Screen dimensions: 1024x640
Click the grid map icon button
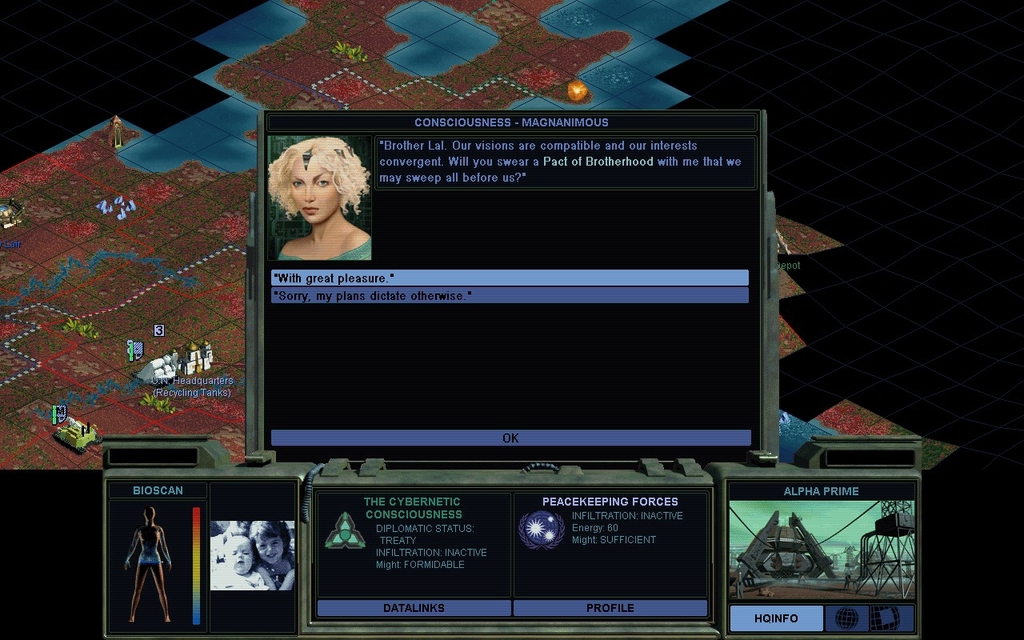884,618
